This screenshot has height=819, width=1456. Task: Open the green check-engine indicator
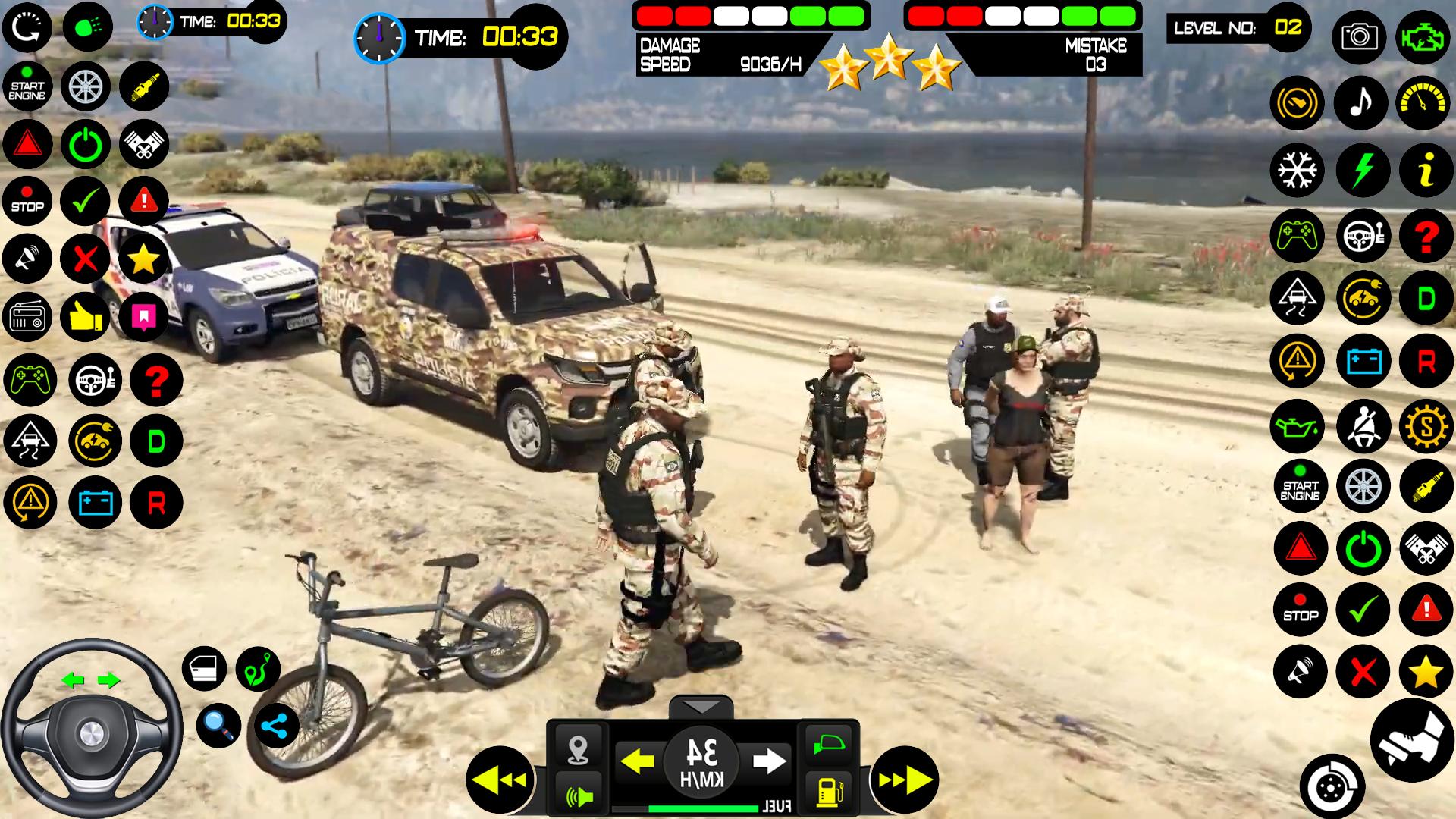pos(1423,36)
